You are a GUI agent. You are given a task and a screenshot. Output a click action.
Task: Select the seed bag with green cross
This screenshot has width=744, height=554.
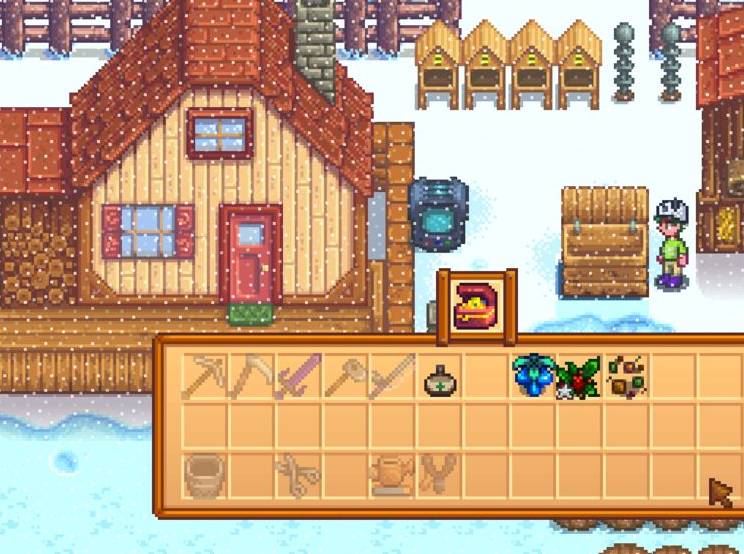(439, 380)
